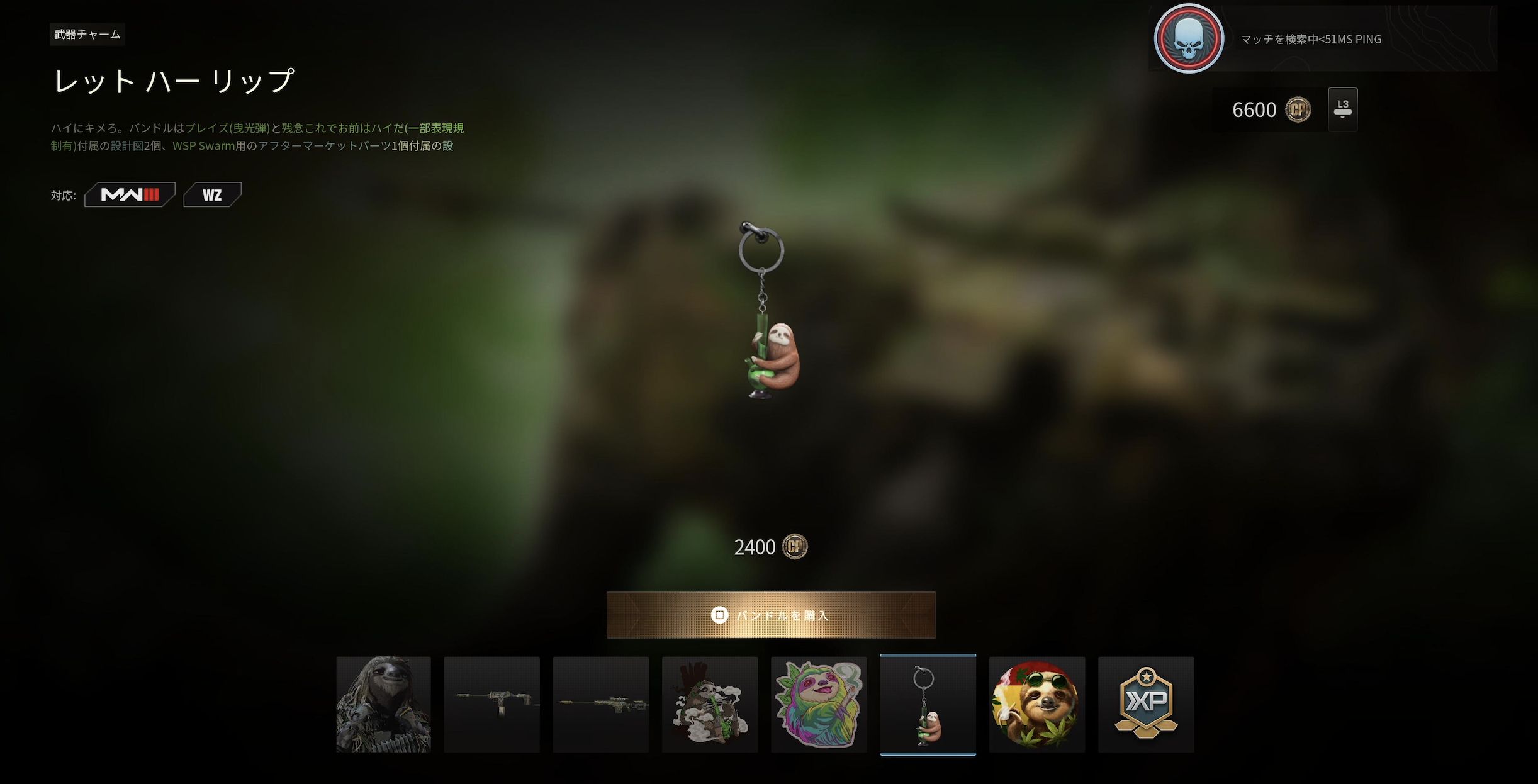Select the CP coin icon next to 6600
The height and width of the screenshot is (784, 1538).
point(1298,109)
